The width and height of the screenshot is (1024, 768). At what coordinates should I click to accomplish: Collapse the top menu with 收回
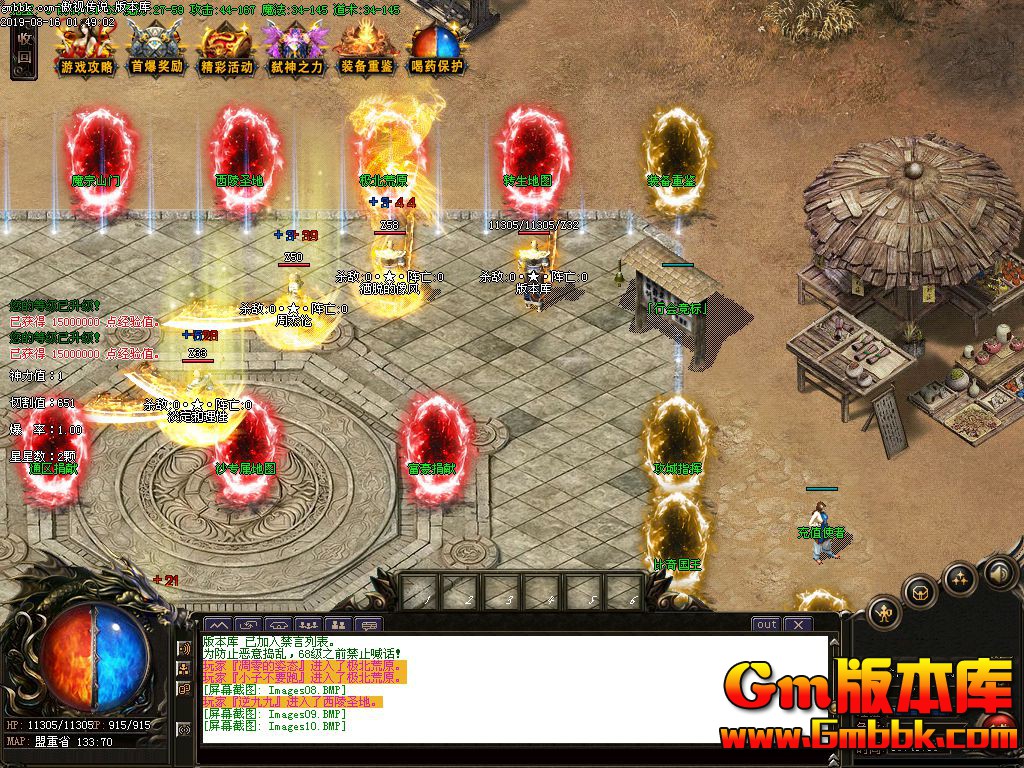coord(25,50)
